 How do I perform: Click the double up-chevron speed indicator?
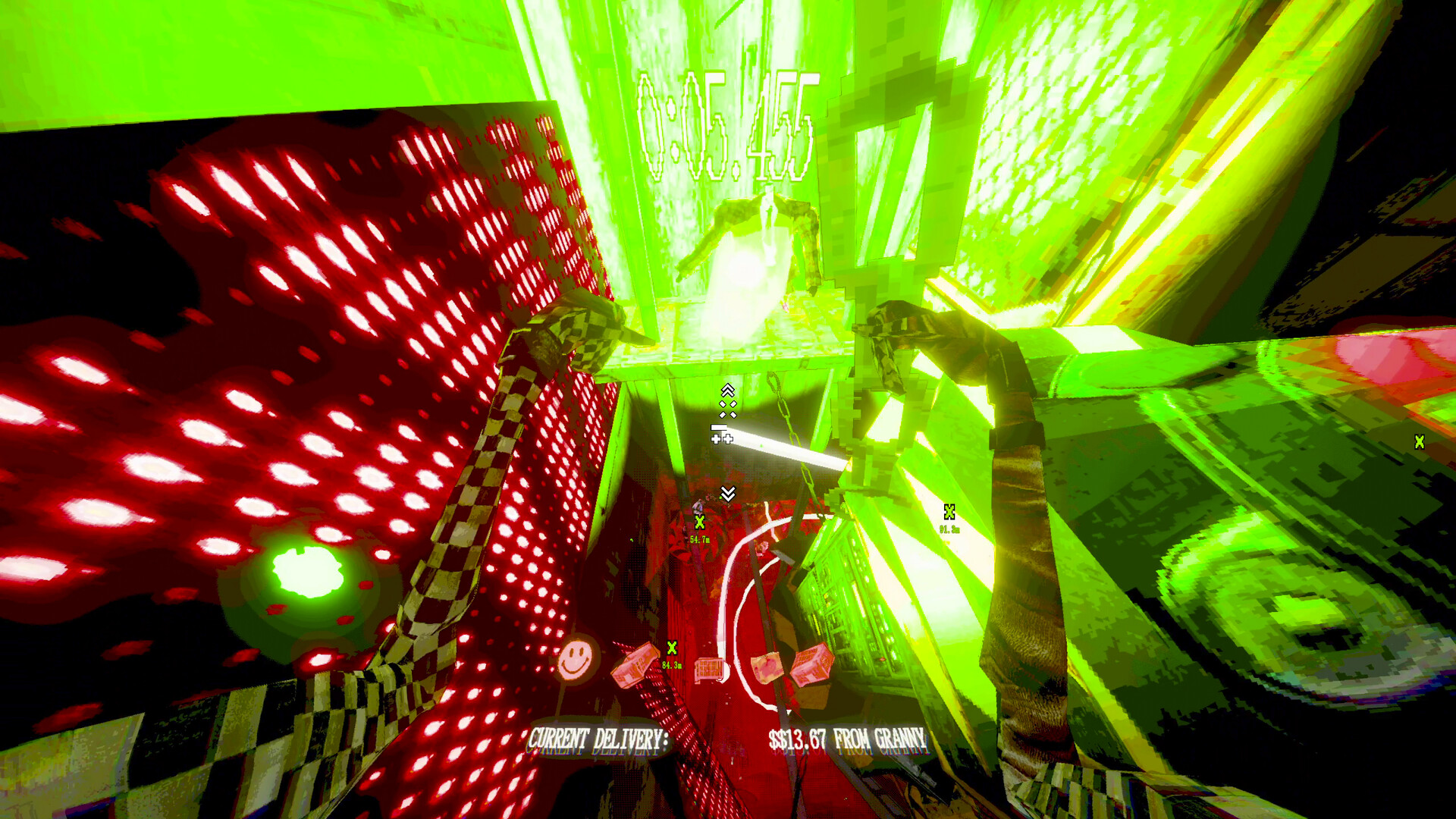(729, 390)
